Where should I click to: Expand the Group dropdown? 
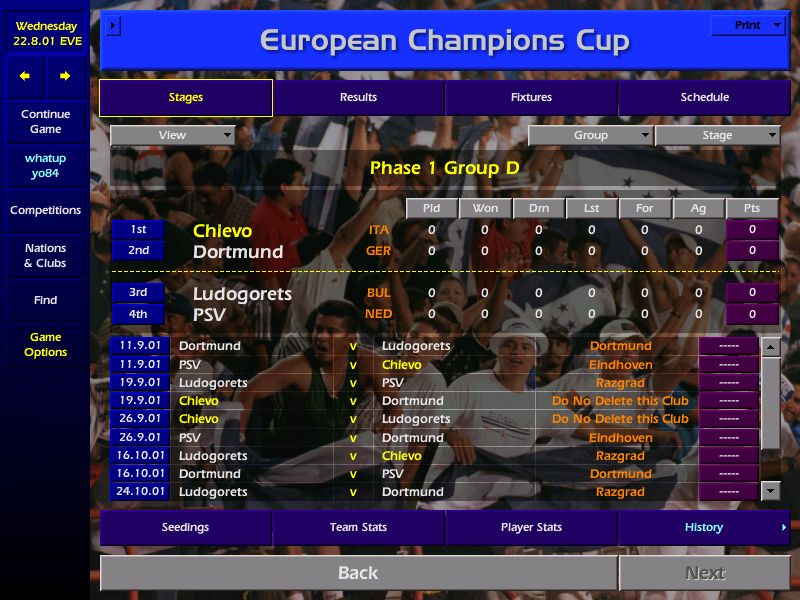point(590,135)
